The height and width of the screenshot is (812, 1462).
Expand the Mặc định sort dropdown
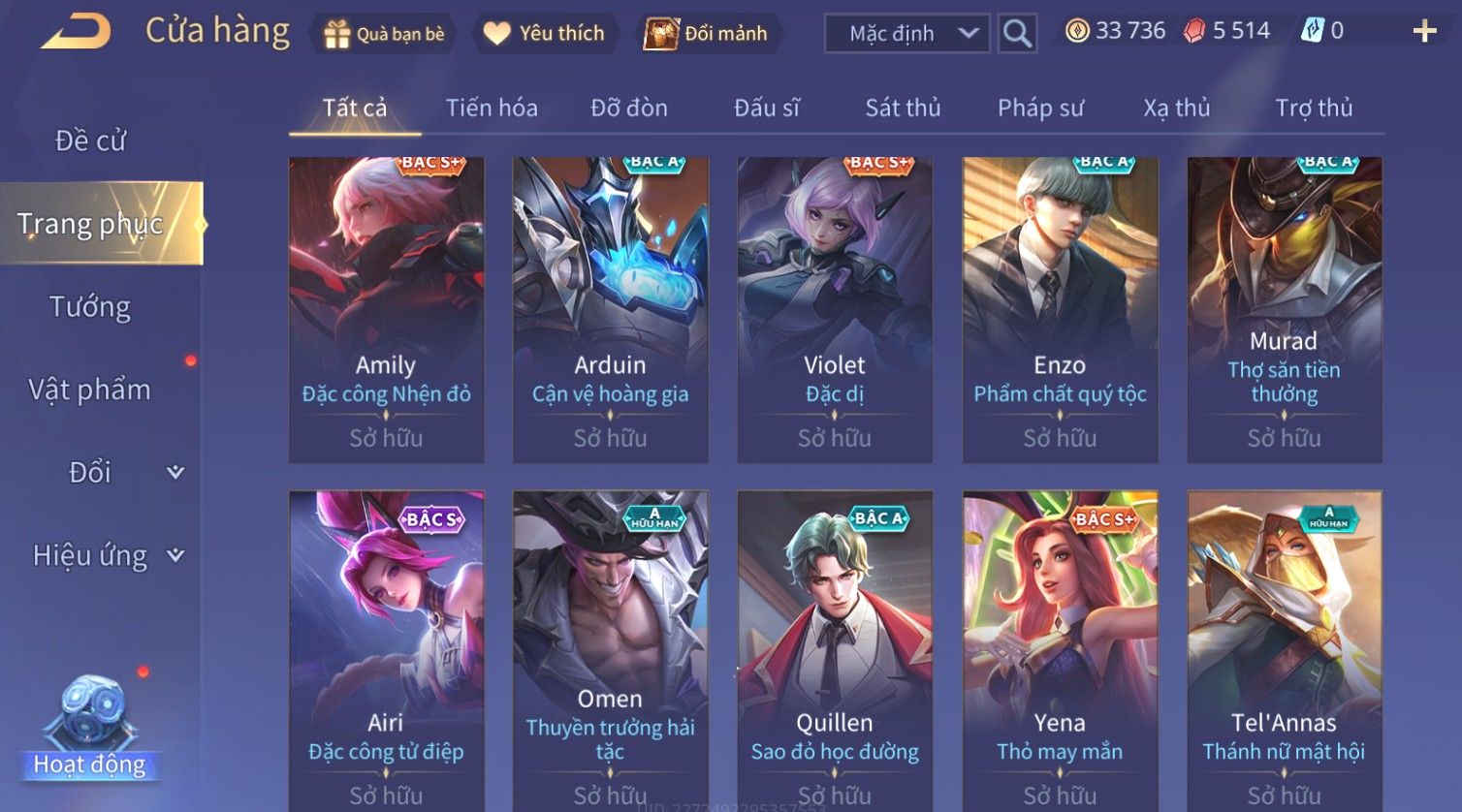pos(906,34)
